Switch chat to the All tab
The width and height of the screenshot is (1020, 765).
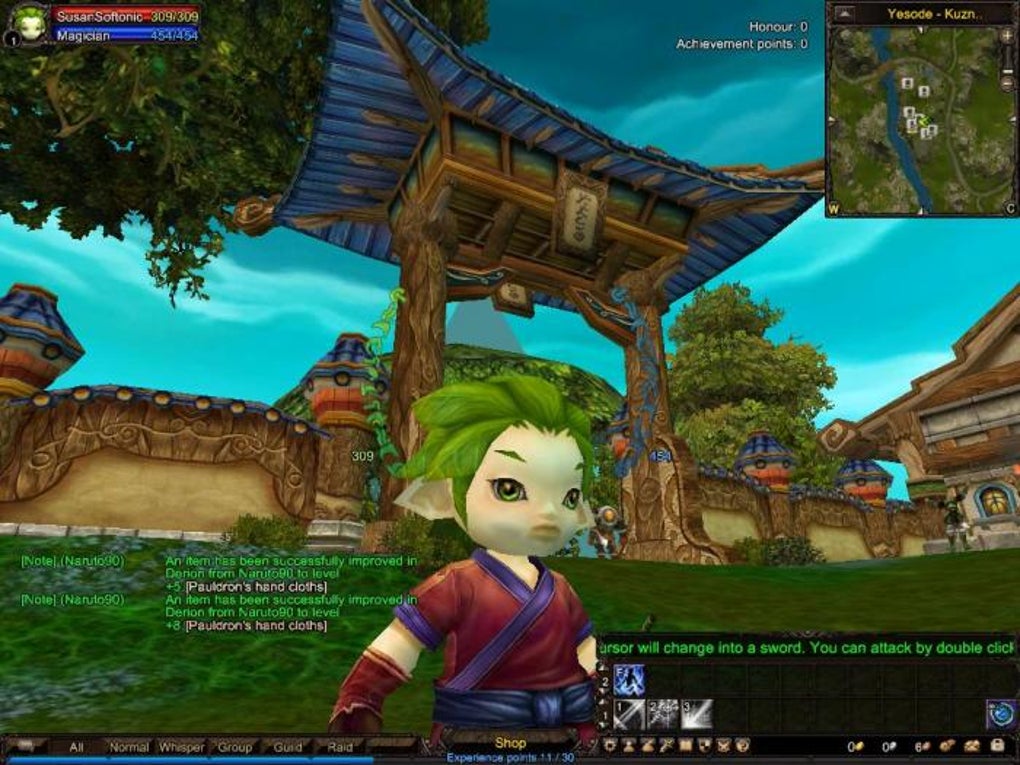tap(76, 747)
